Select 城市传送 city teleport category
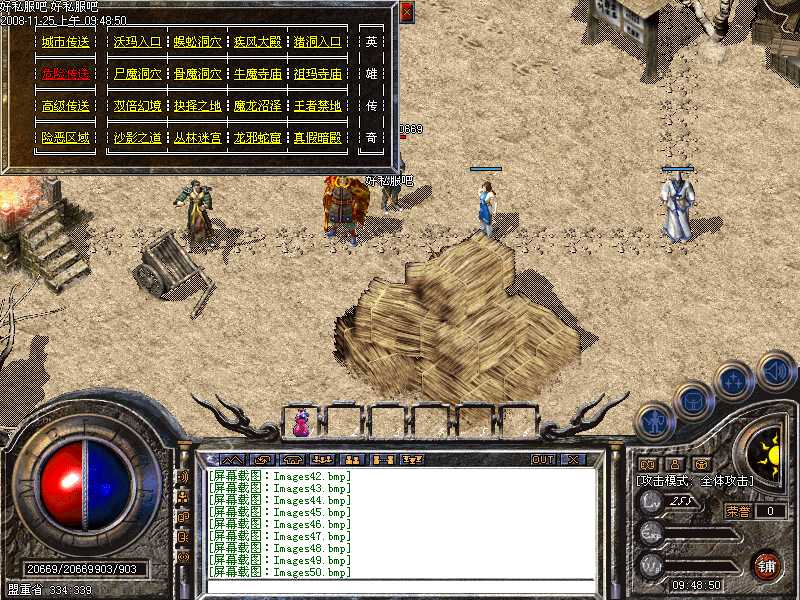800x600 pixels. point(65,43)
